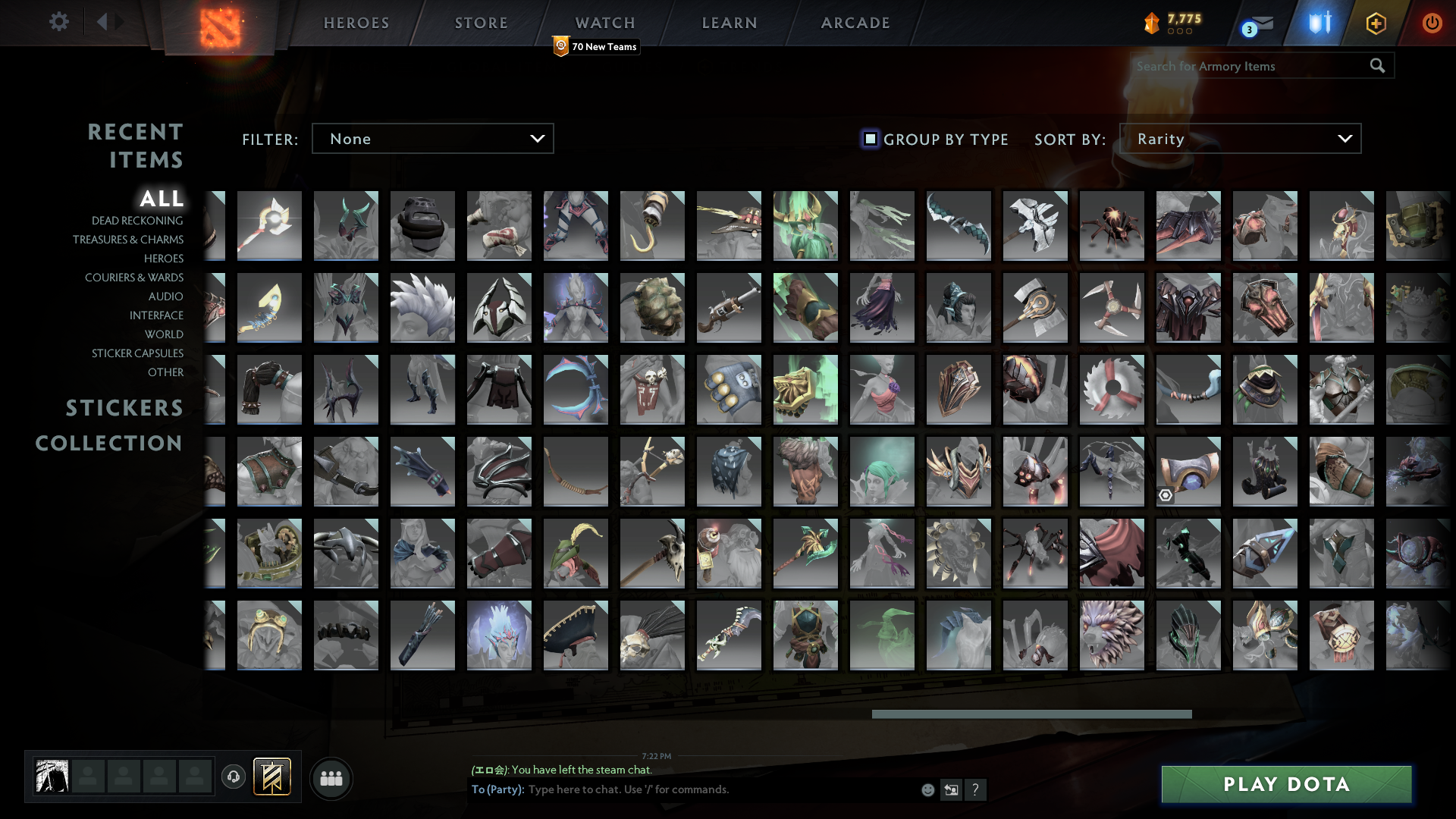Click the friends group icon near party slots
The width and height of the screenshot is (1456, 819).
point(331,777)
